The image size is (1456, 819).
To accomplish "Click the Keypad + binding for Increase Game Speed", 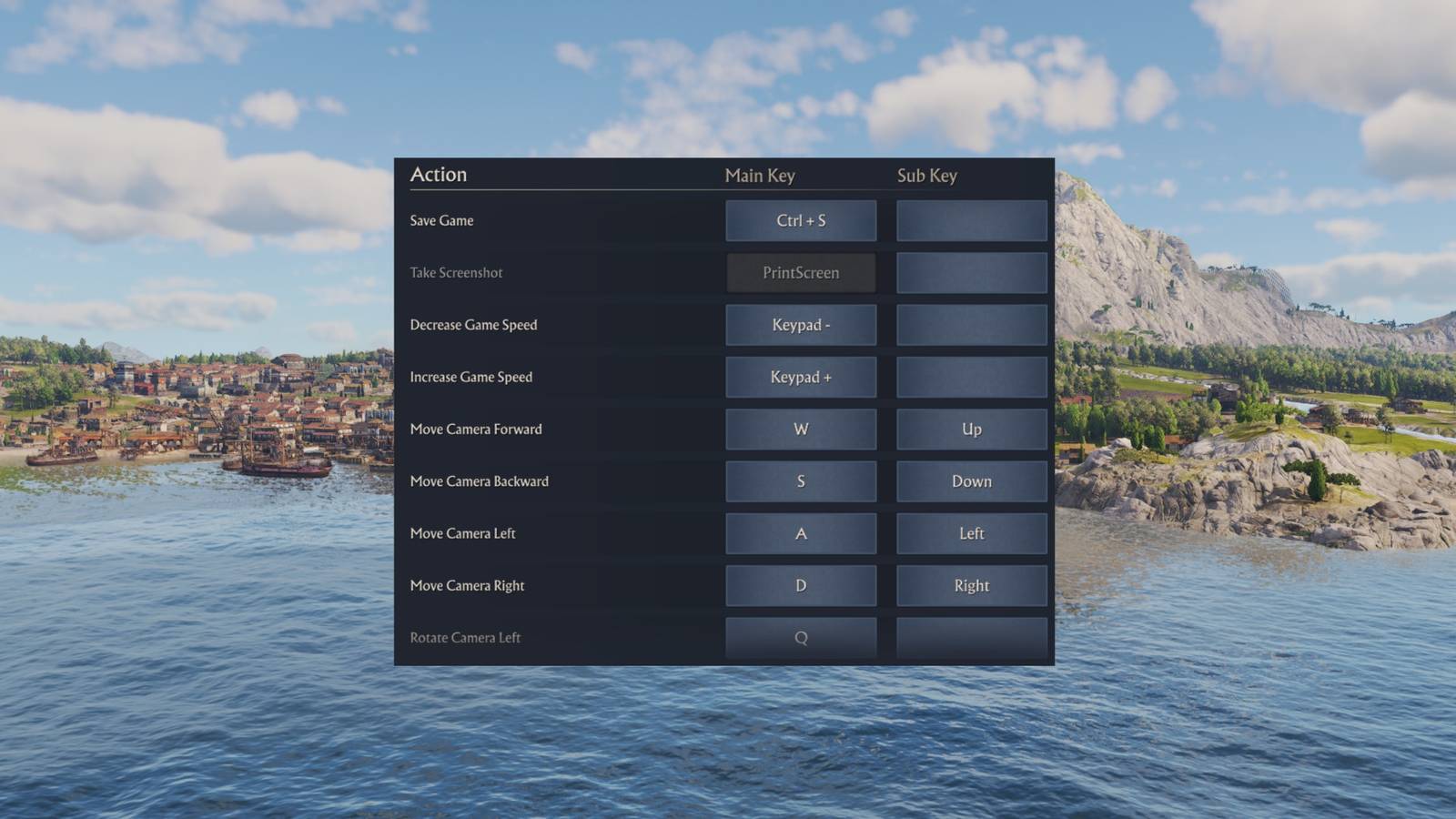I will click(801, 377).
